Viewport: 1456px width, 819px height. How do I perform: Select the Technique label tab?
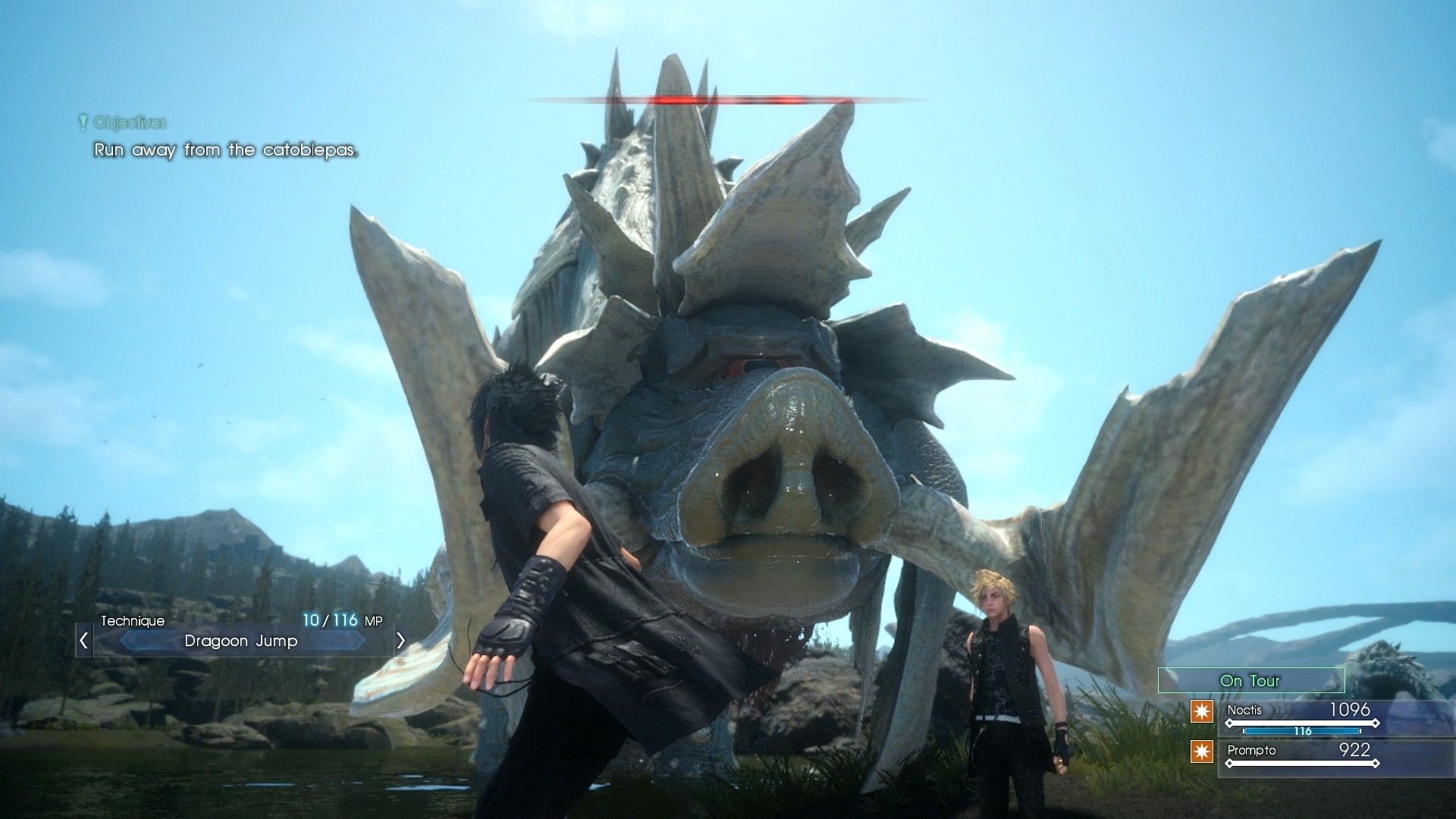(133, 620)
